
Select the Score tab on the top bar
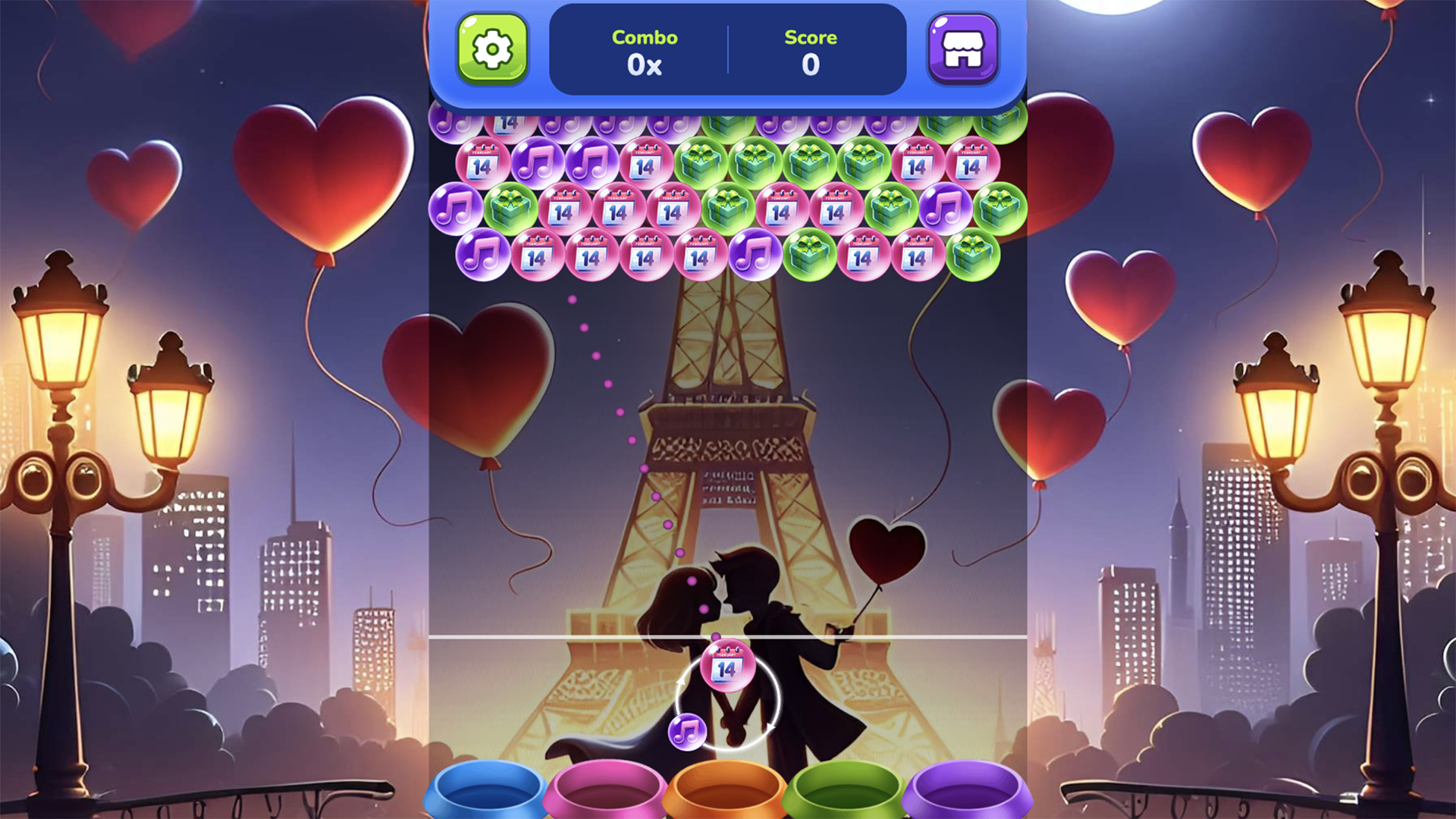(811, 38)
